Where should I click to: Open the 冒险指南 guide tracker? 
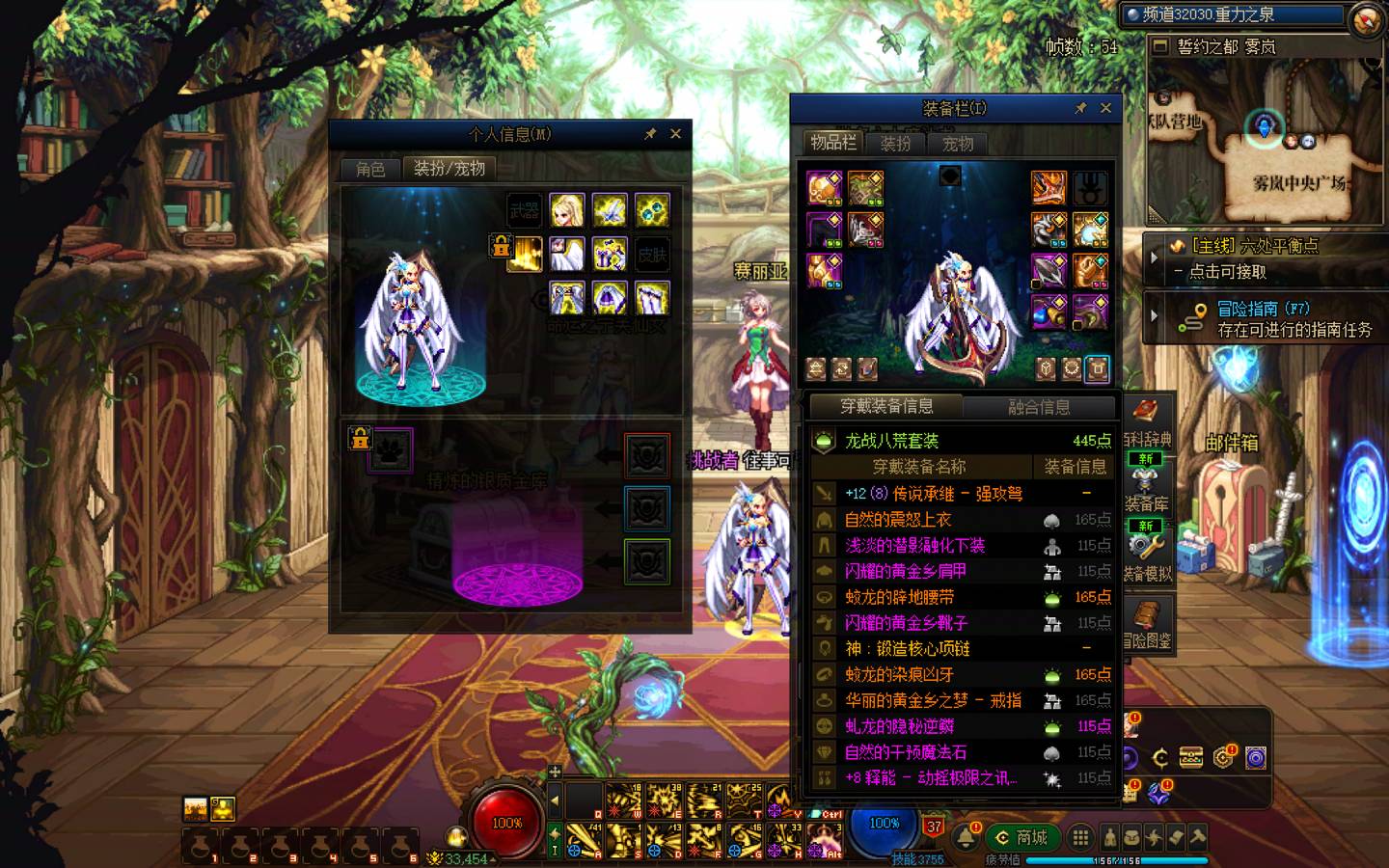click(1264, 319)
